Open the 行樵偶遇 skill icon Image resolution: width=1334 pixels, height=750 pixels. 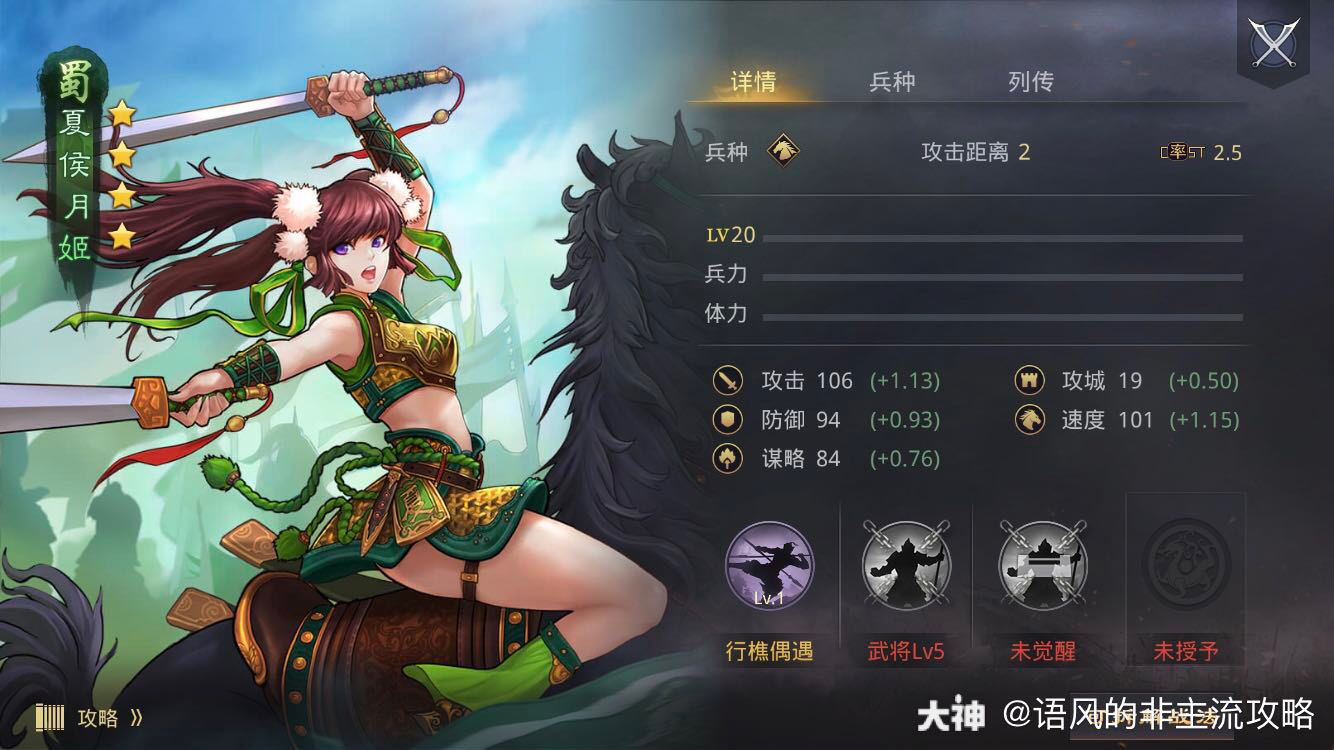tap(770, 566)
